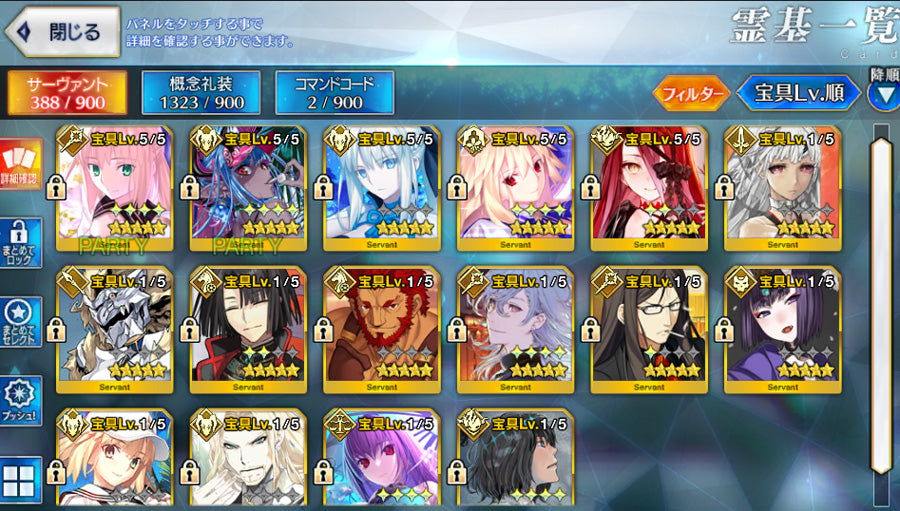900x511 pixels.
Task: Open the 概念礼装 tab
Action: point(201,92)
